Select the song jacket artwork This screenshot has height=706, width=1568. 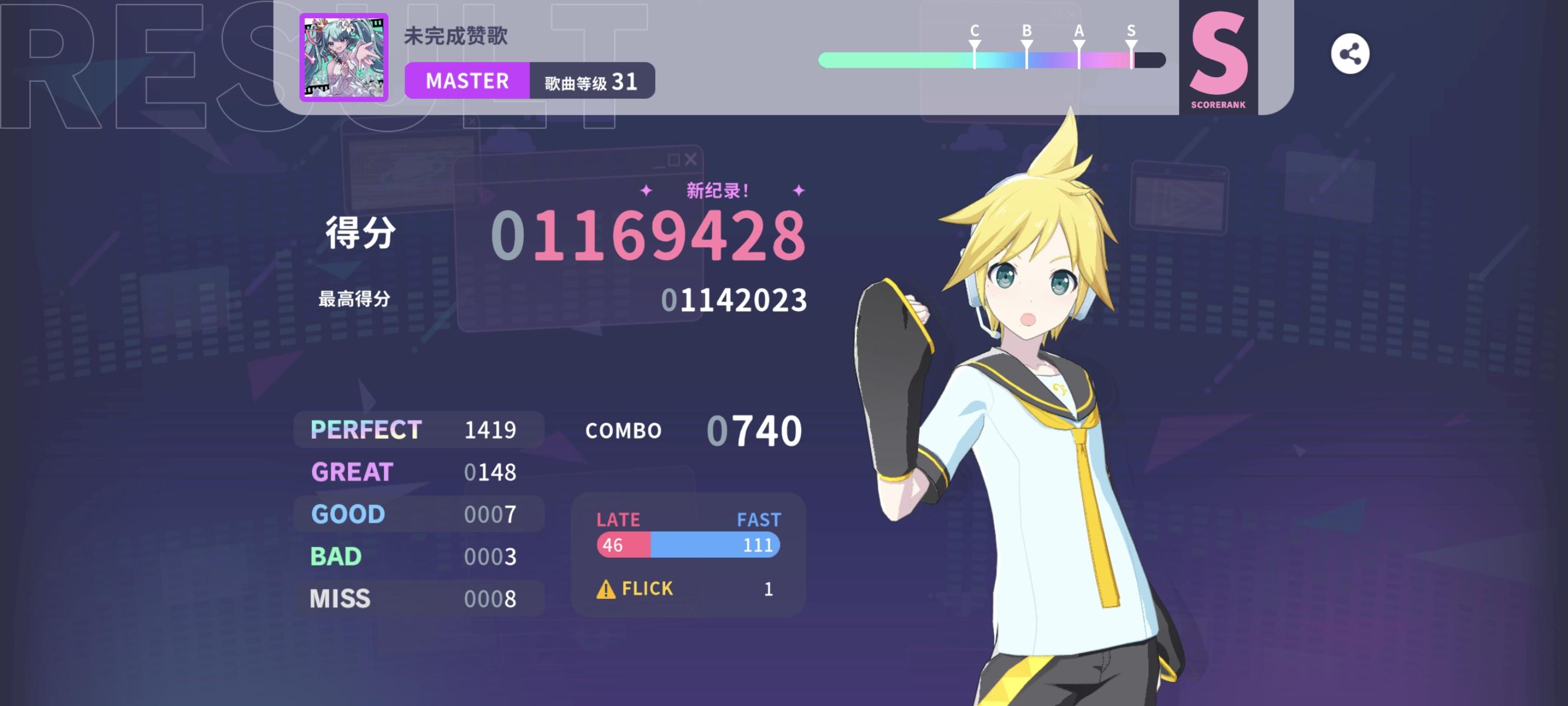point(343,55)
